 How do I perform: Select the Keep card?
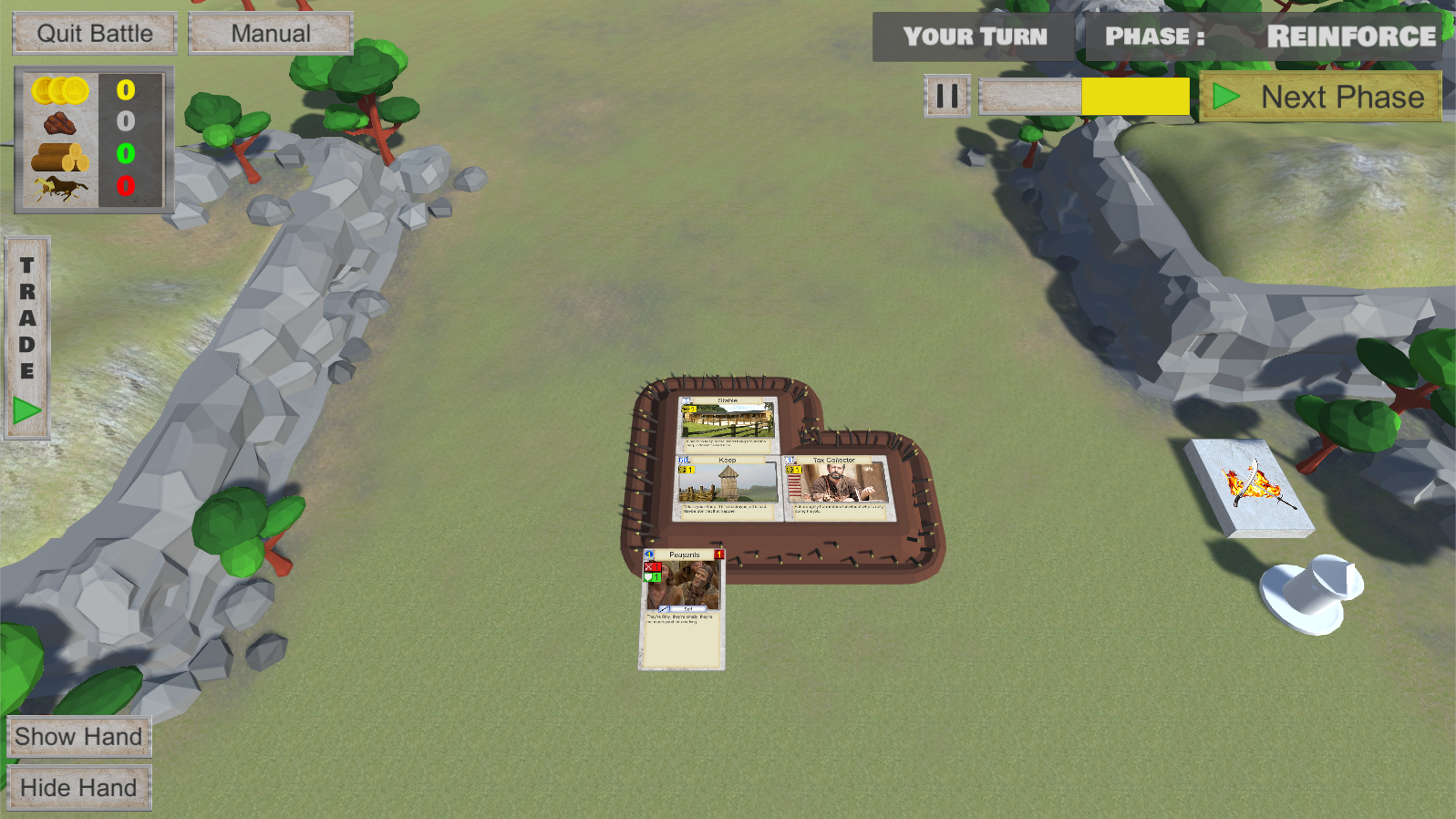point(727,488)
